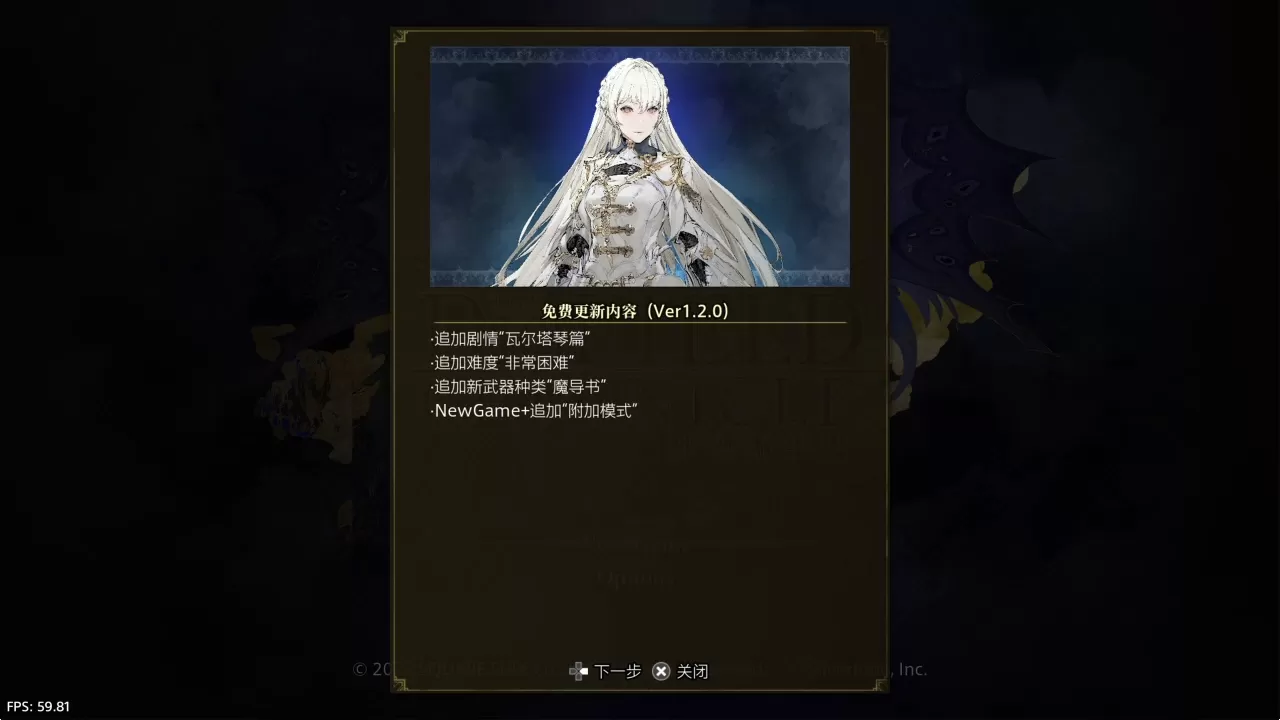Select the character portrait image

pos(639,165)
